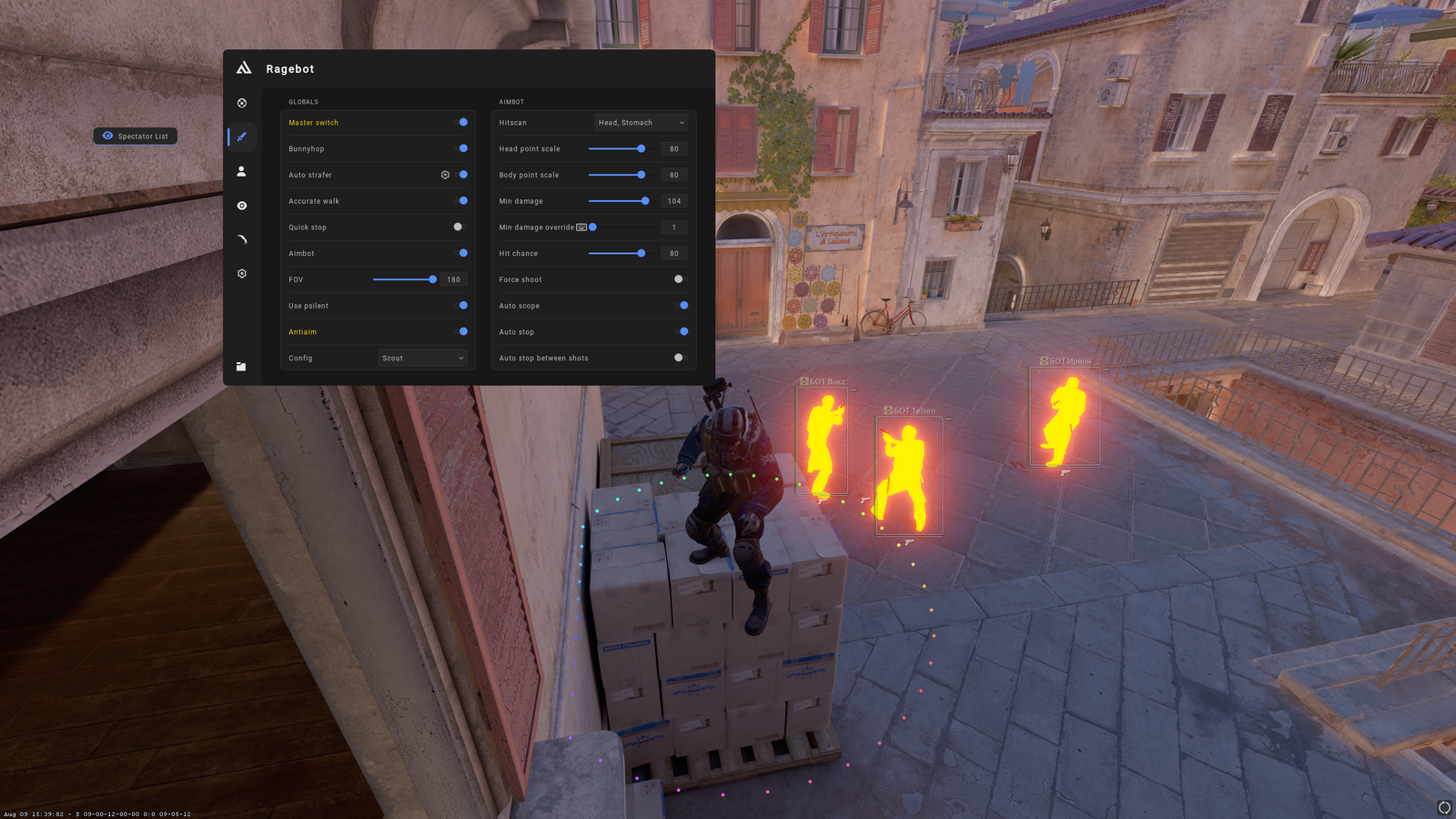
Task: Enable Force shoot
Action: (x=678, y=279)
